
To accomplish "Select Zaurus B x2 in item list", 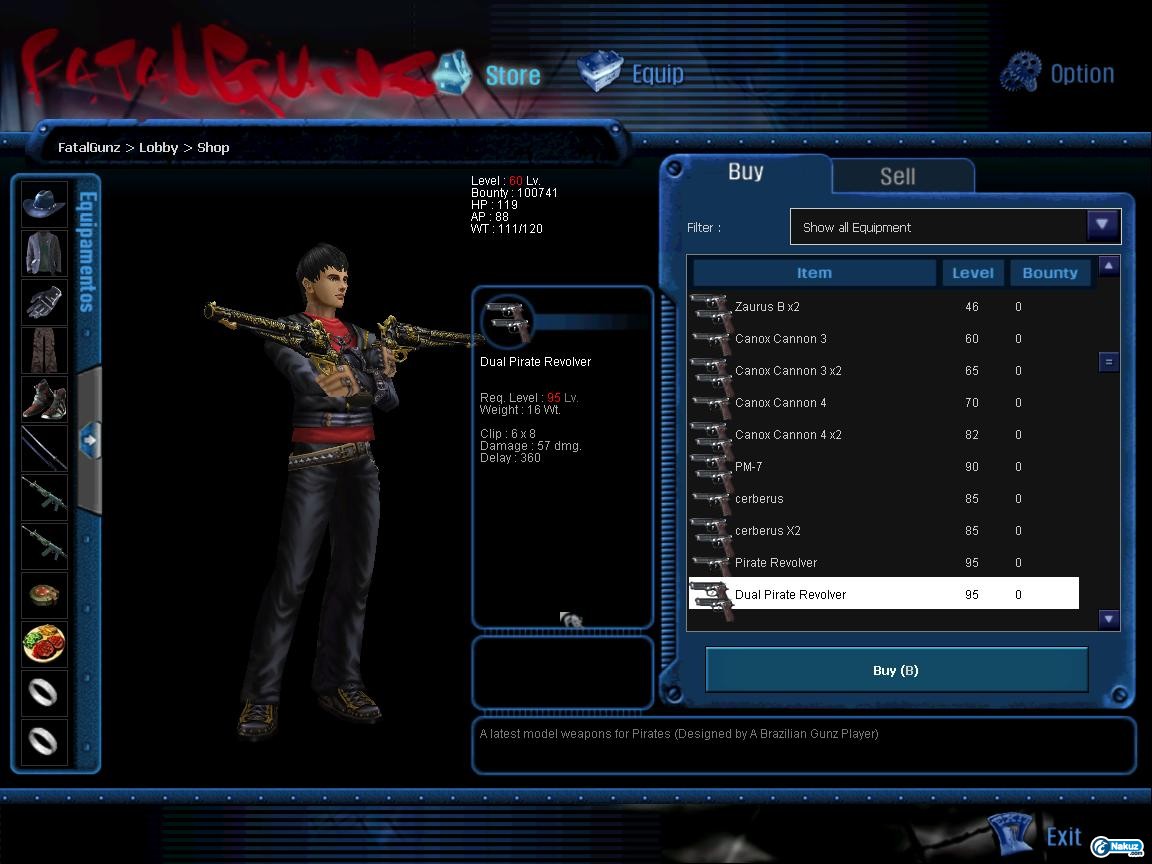I will coord(767,307).
